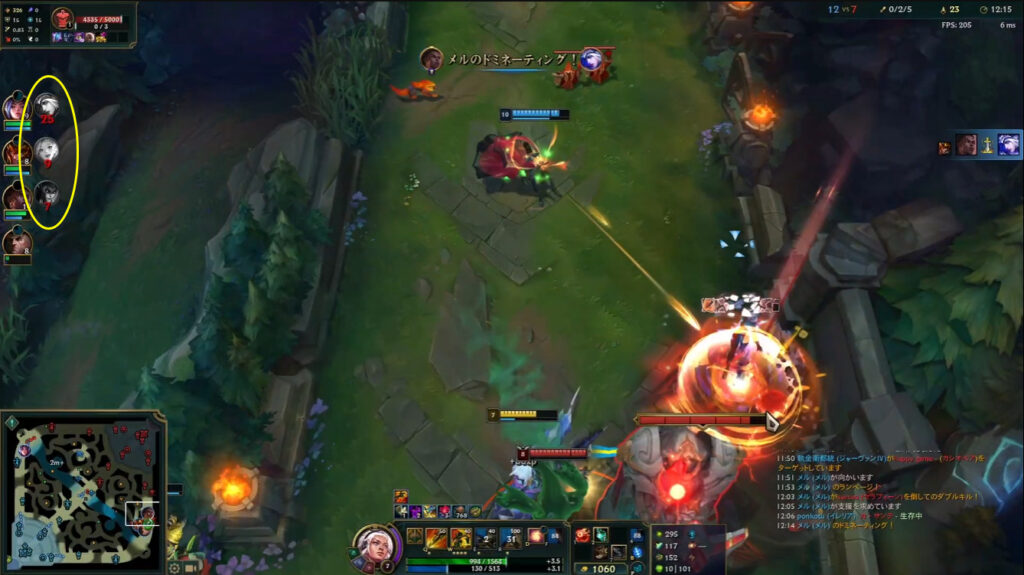Image resolution: width=1024 pixels, height=575 pixels.
Task: Activate the W ability icon
Action: (x=461, y=538)
